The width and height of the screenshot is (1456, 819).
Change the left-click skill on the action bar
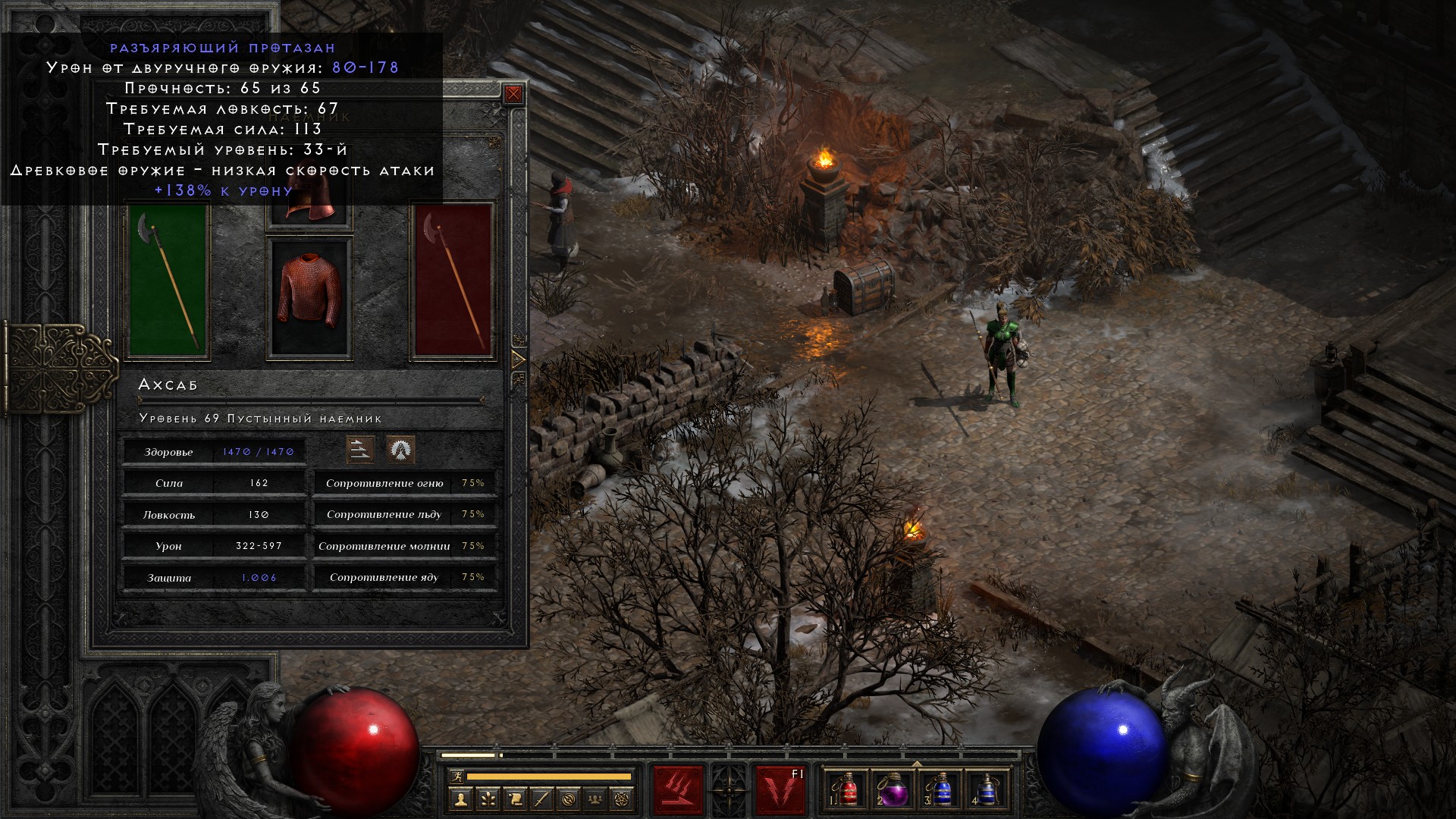tap(678, 790)
